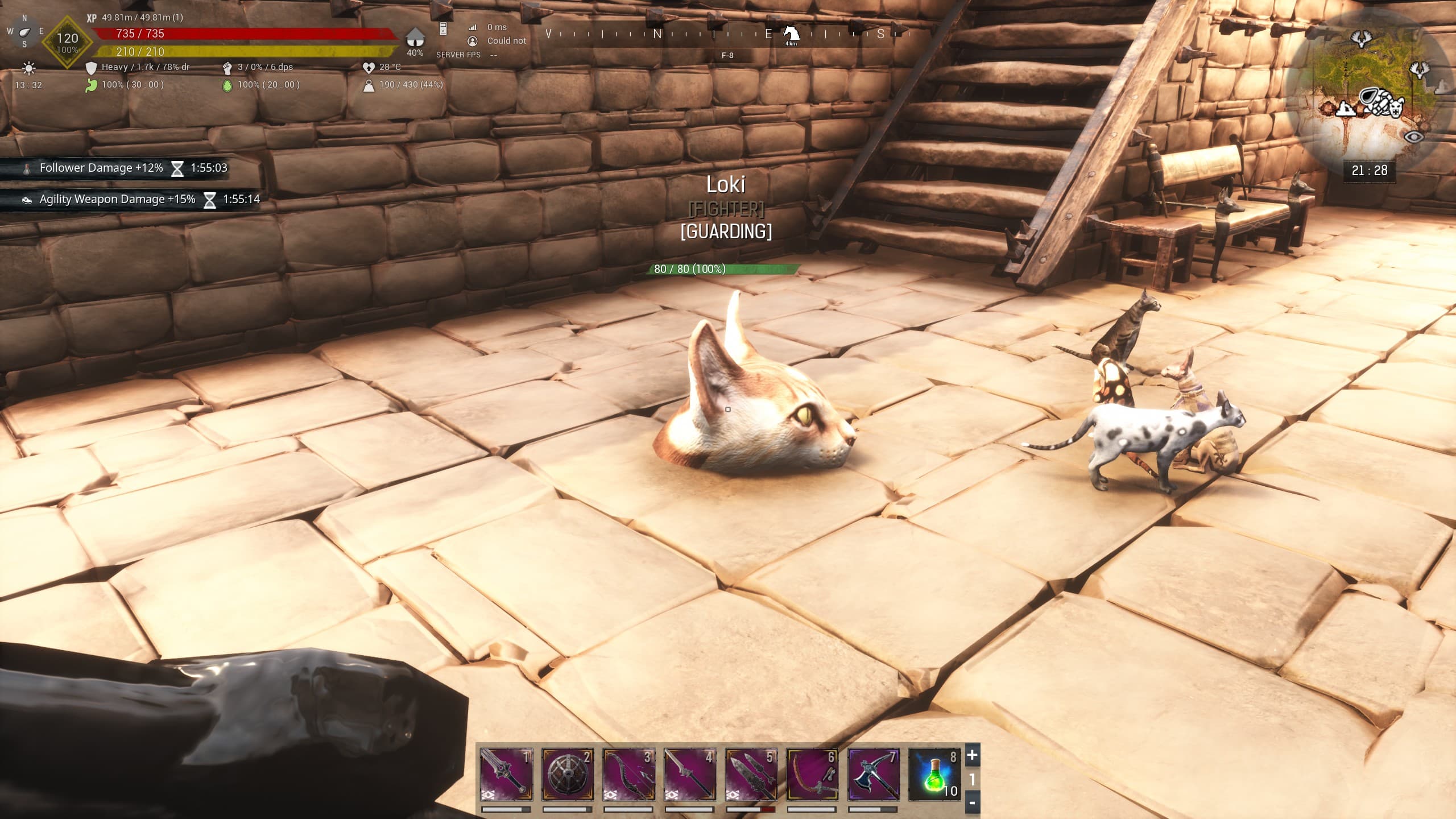Click the hourglass on Agility Weapon Damage buff
Screen dimensions: 1456x819
212,199
